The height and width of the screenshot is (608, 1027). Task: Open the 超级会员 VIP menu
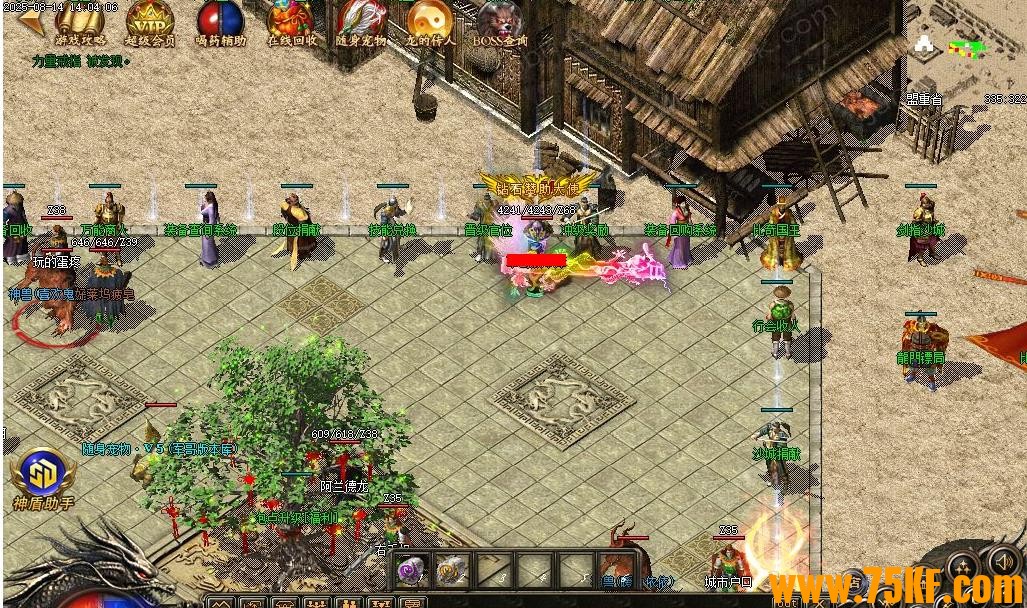click(x=150, y=22)
